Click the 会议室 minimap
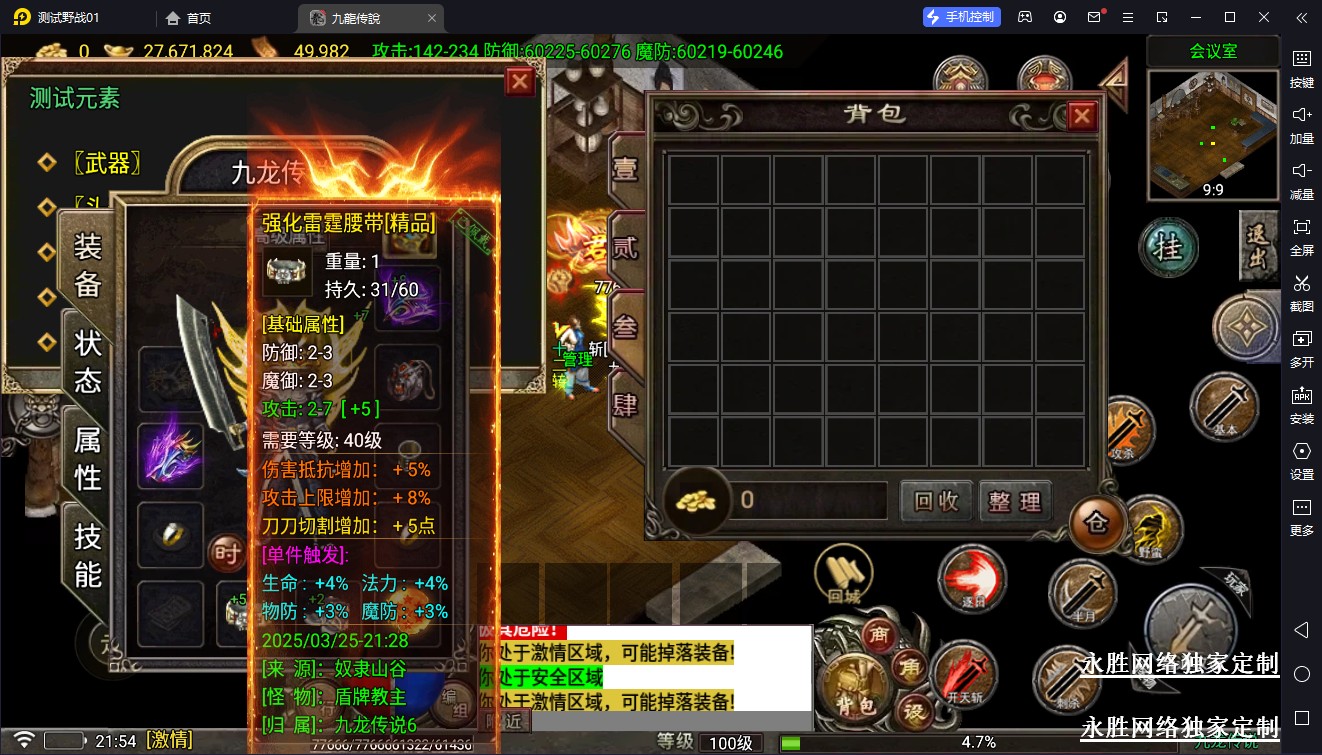The image size is (1322, 755). tap(1212, 136)
